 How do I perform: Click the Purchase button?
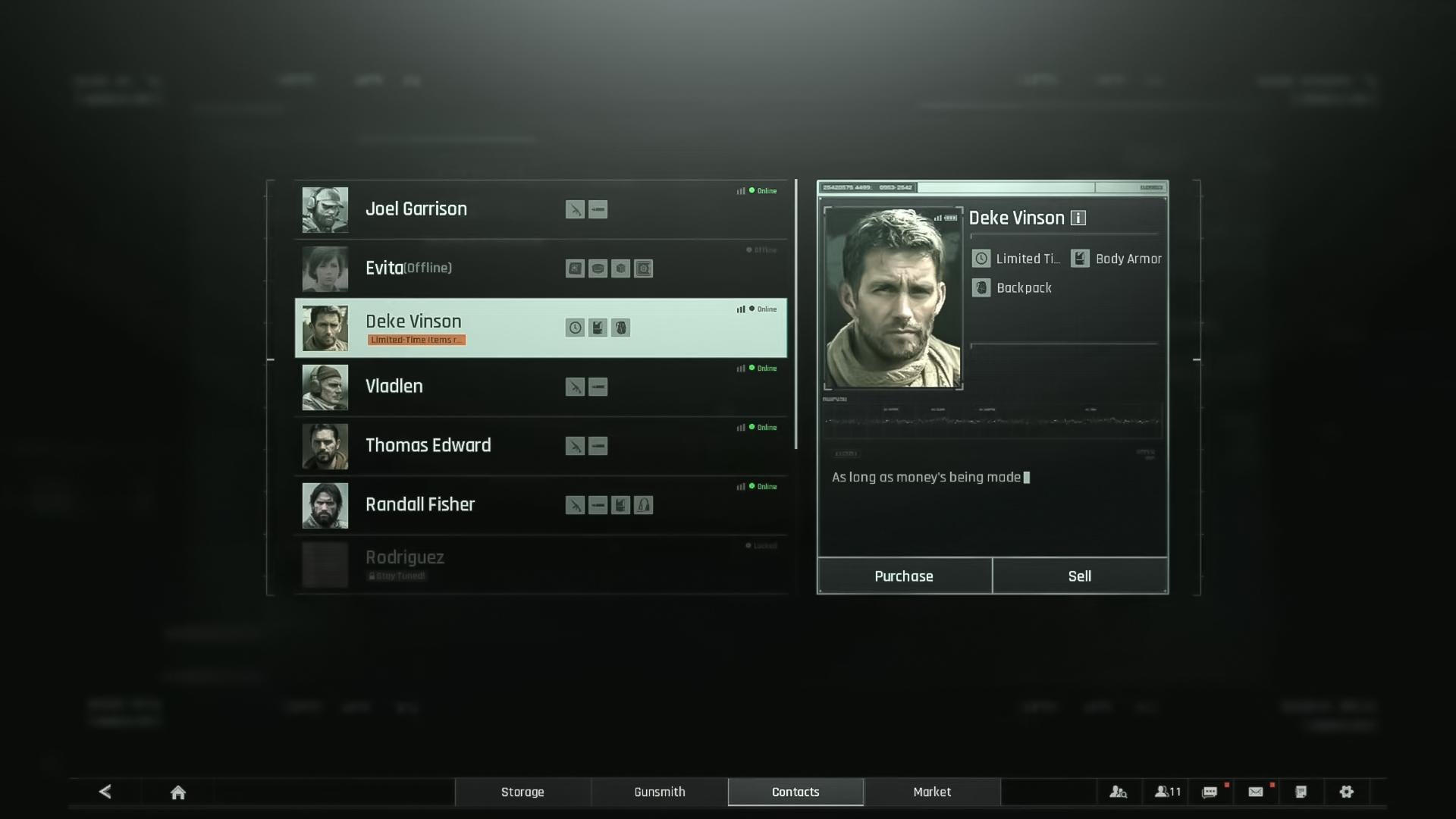click(904, 576)
